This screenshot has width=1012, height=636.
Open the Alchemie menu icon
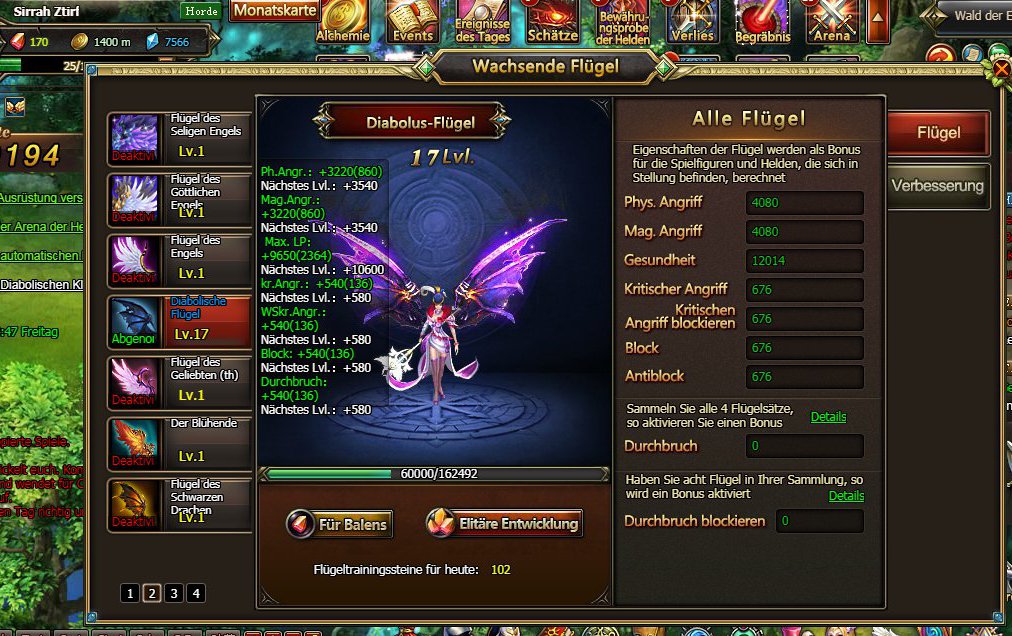coord(343,21)
